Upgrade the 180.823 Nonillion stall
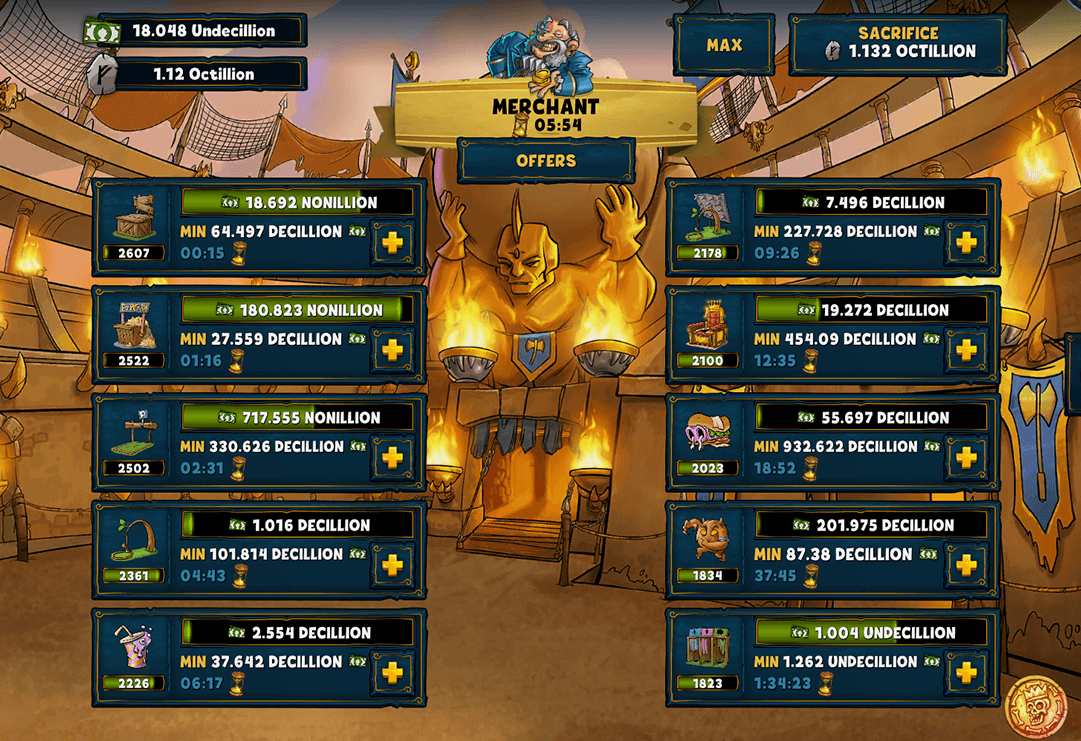The width and height of the screenshot is (1081, 741). [392, 351]
